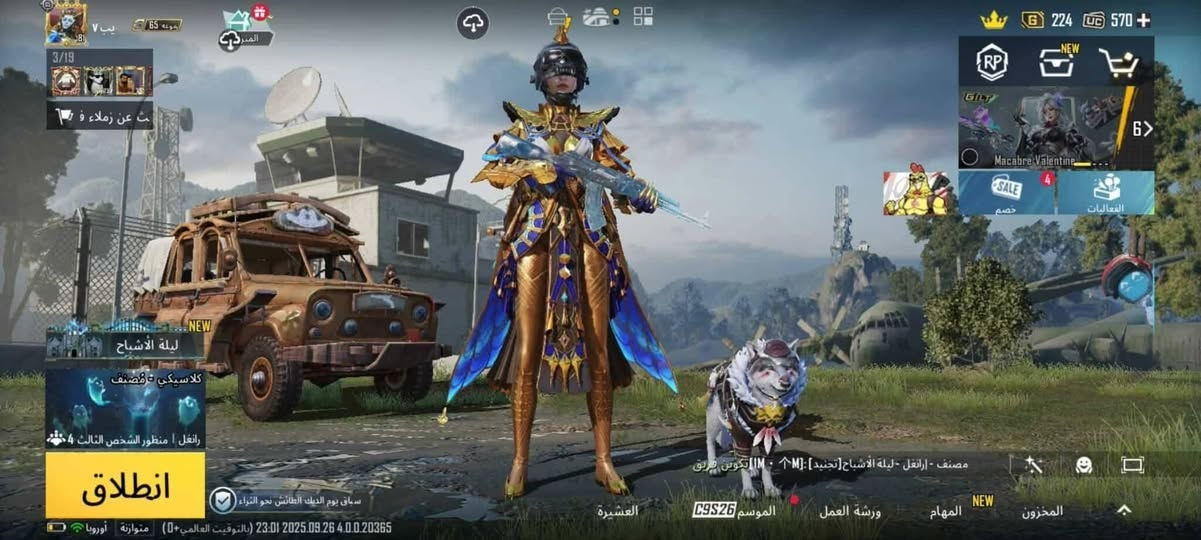Viewport: 1201px width, 540px height.
Task: Open the emote smiley face icon
Action: coord(1083,465)
